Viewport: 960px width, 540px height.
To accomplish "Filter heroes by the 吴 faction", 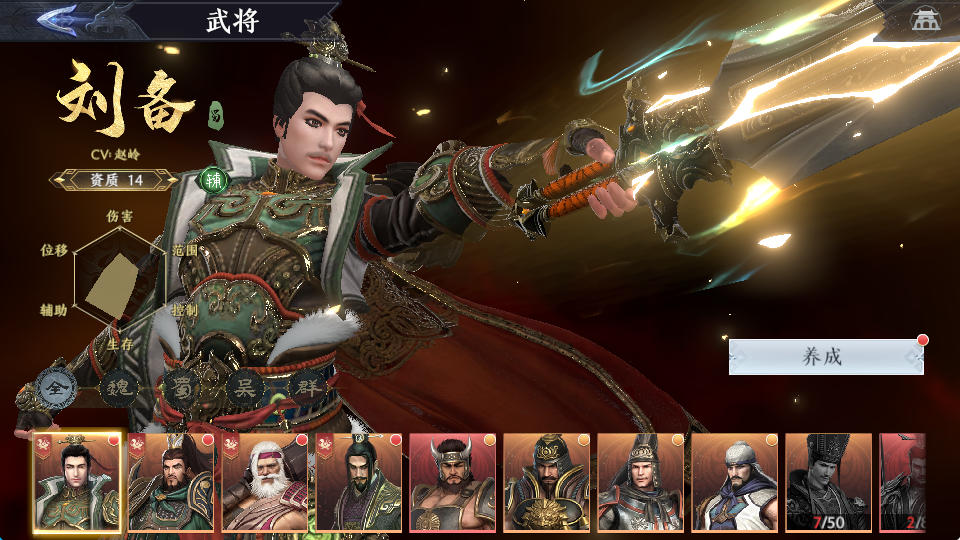I will click(243, 387).
